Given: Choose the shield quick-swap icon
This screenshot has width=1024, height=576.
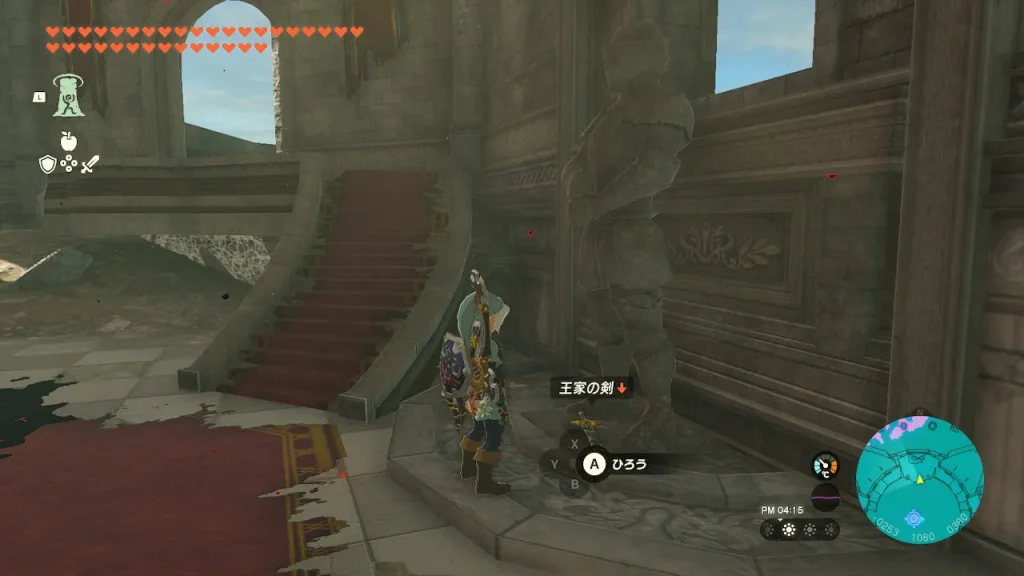Looking at the screenshot, I should pyautogui.click(x=47, y=164).
